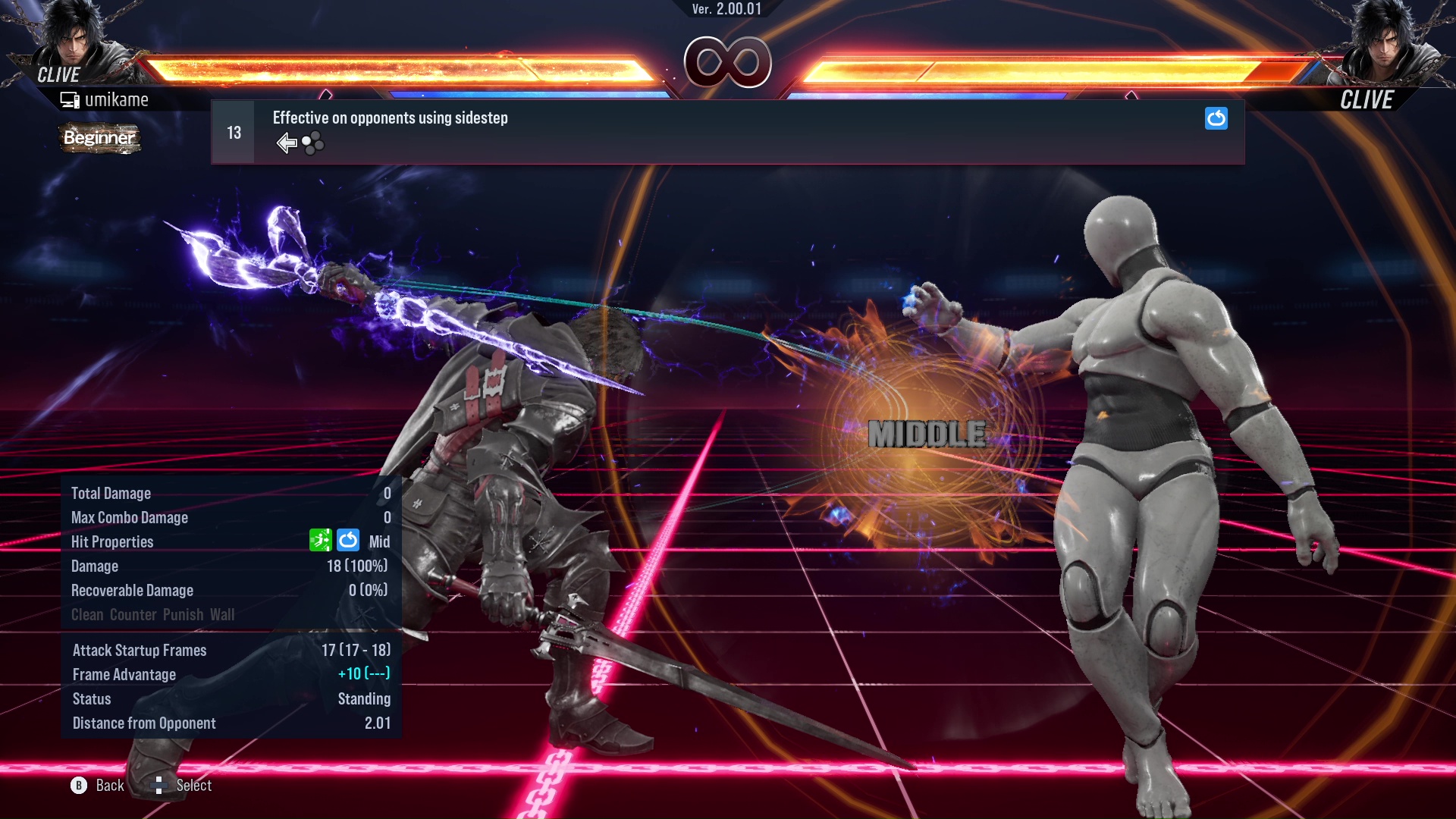Click the blue spin hit property icon
The image size is (1456, 819).
(x=347, y=541)
